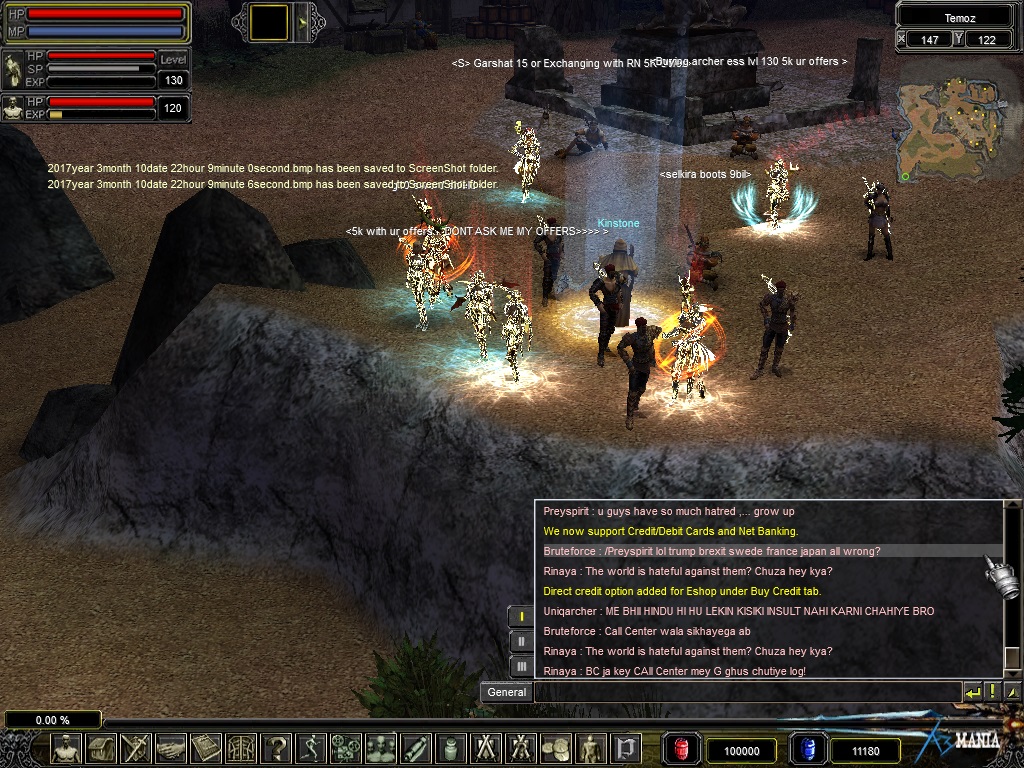The image size is (1024, 768).
Task: Open the question mark help icon
Action: (x=277, y=748)
